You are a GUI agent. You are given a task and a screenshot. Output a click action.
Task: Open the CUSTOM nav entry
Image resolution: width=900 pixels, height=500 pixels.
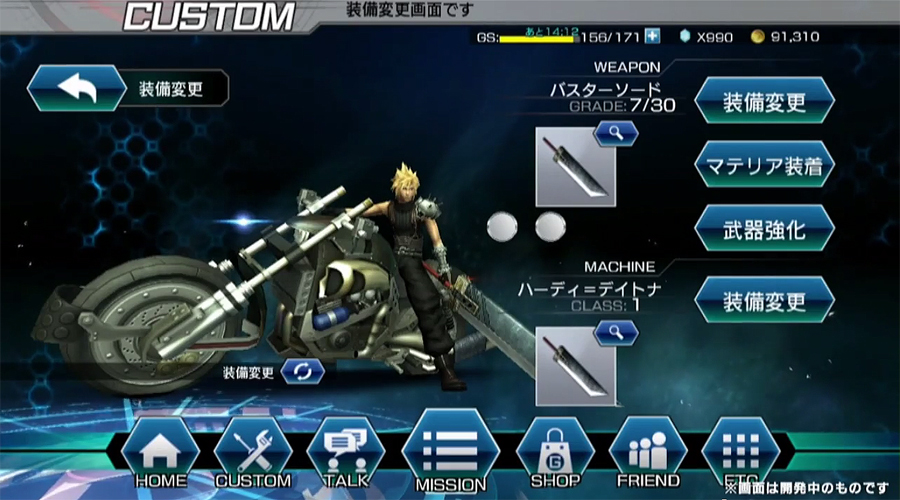click(x=252, y=452)
